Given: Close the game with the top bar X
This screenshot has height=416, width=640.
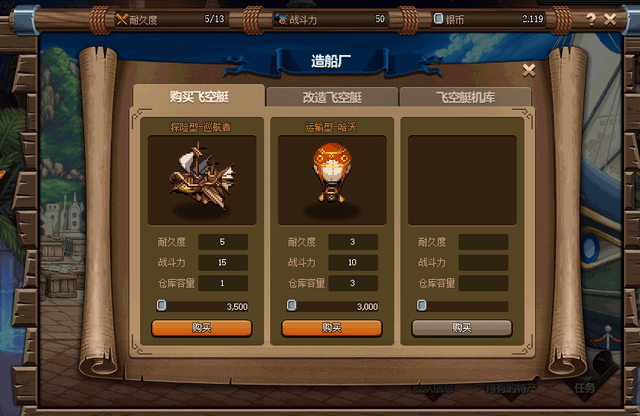Looking at the screenshot, I should [x=610, y=18].
